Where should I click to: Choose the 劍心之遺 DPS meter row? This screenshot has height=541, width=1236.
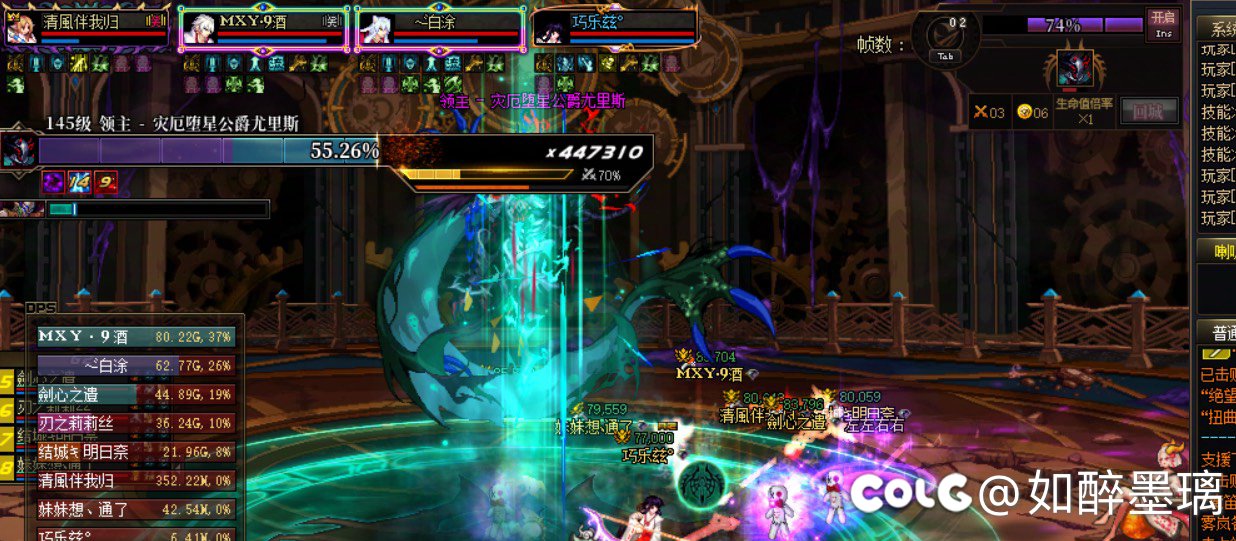(x=135, y=394)
